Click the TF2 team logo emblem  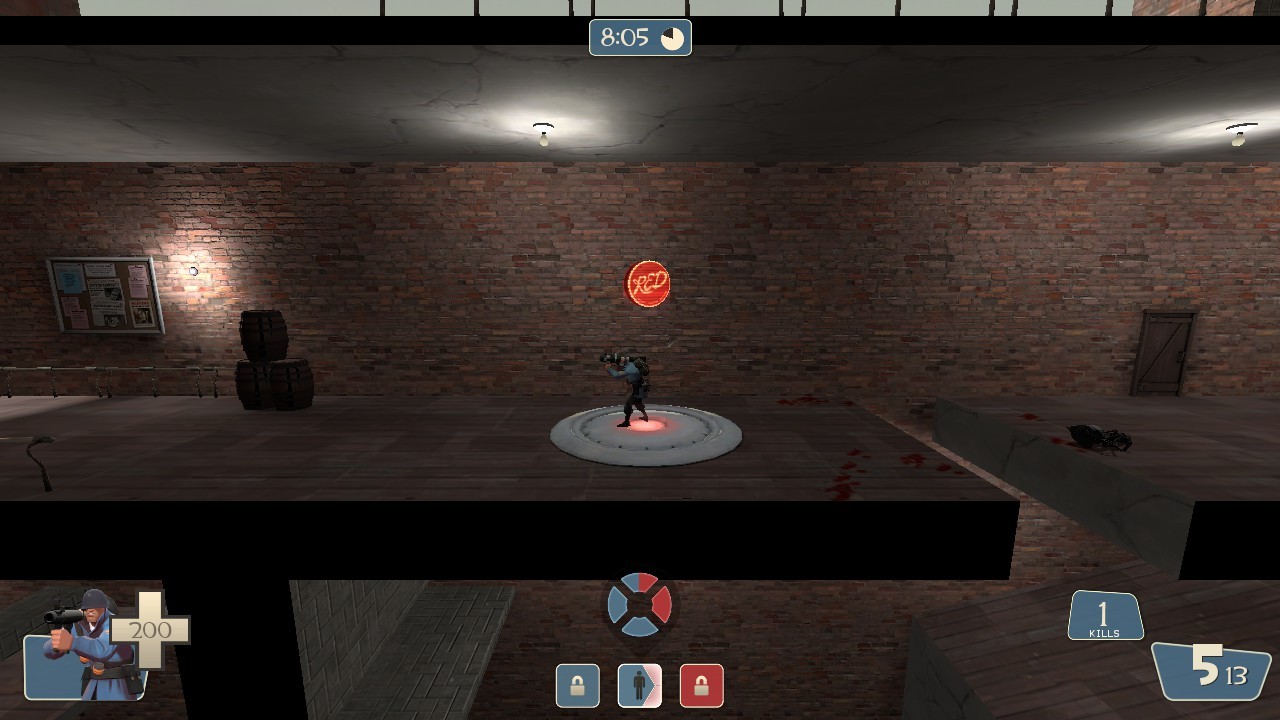coord(639,604)
